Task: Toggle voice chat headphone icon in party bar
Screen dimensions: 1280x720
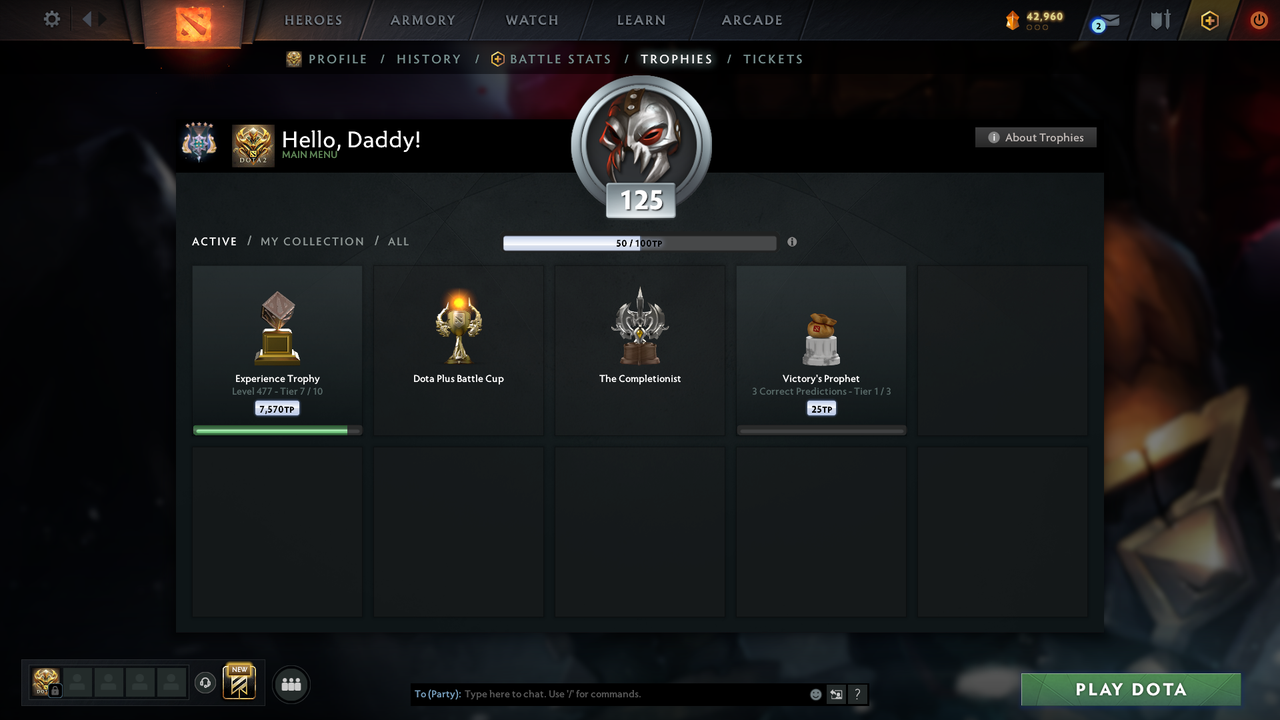Action: point(206,683)
